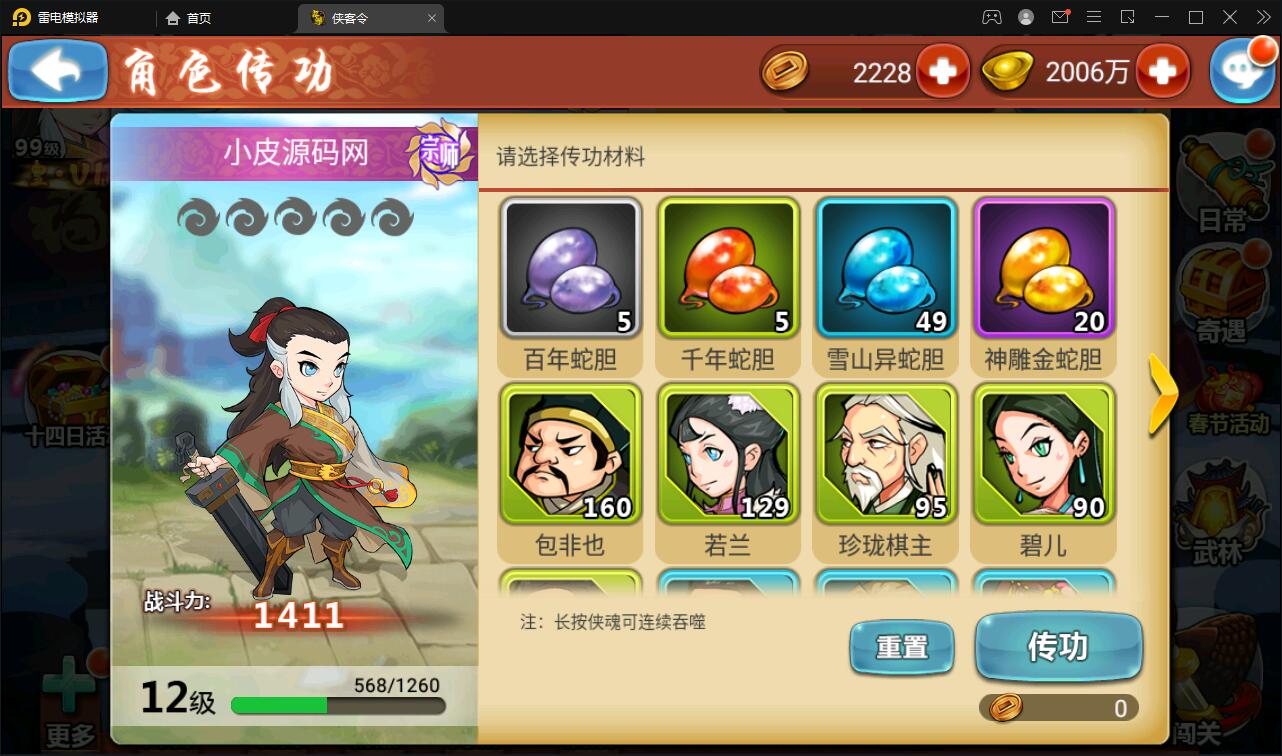Viewport: 1282px width, 756px height.
Task: Select the hero 若兰 as material
Action: pos(728,455)
